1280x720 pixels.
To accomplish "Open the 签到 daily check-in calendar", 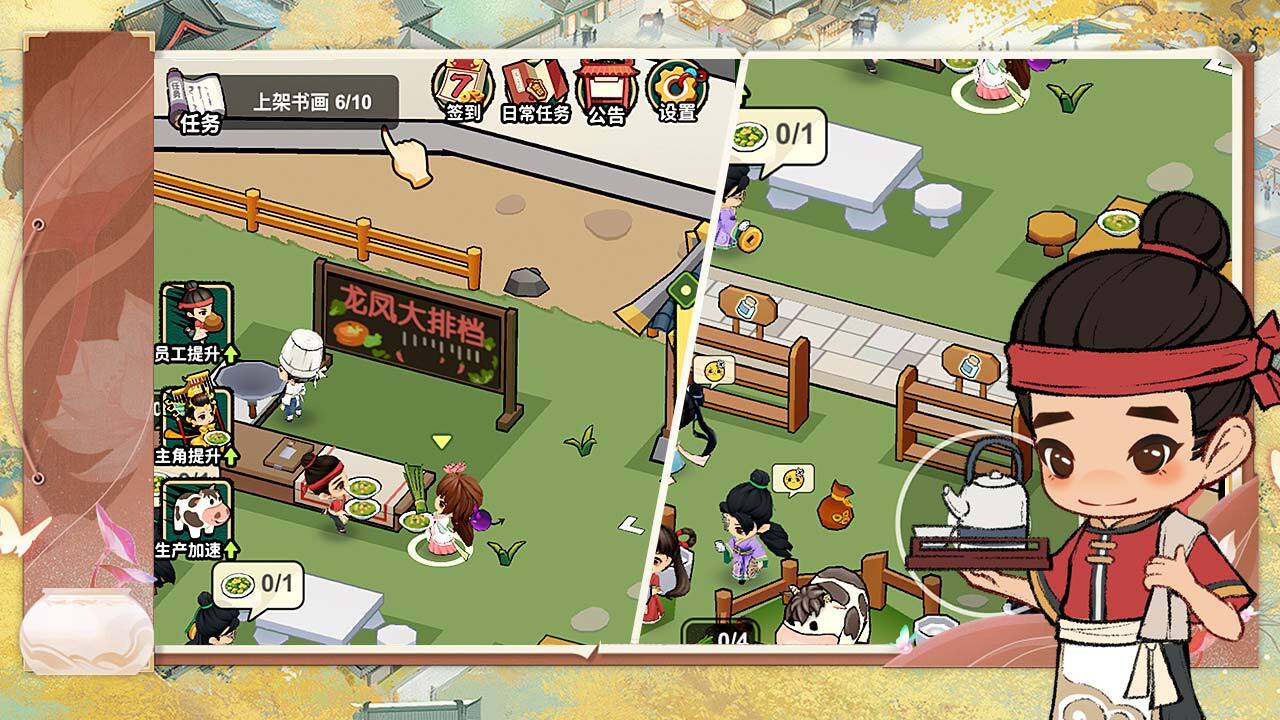I will (462, 92).
